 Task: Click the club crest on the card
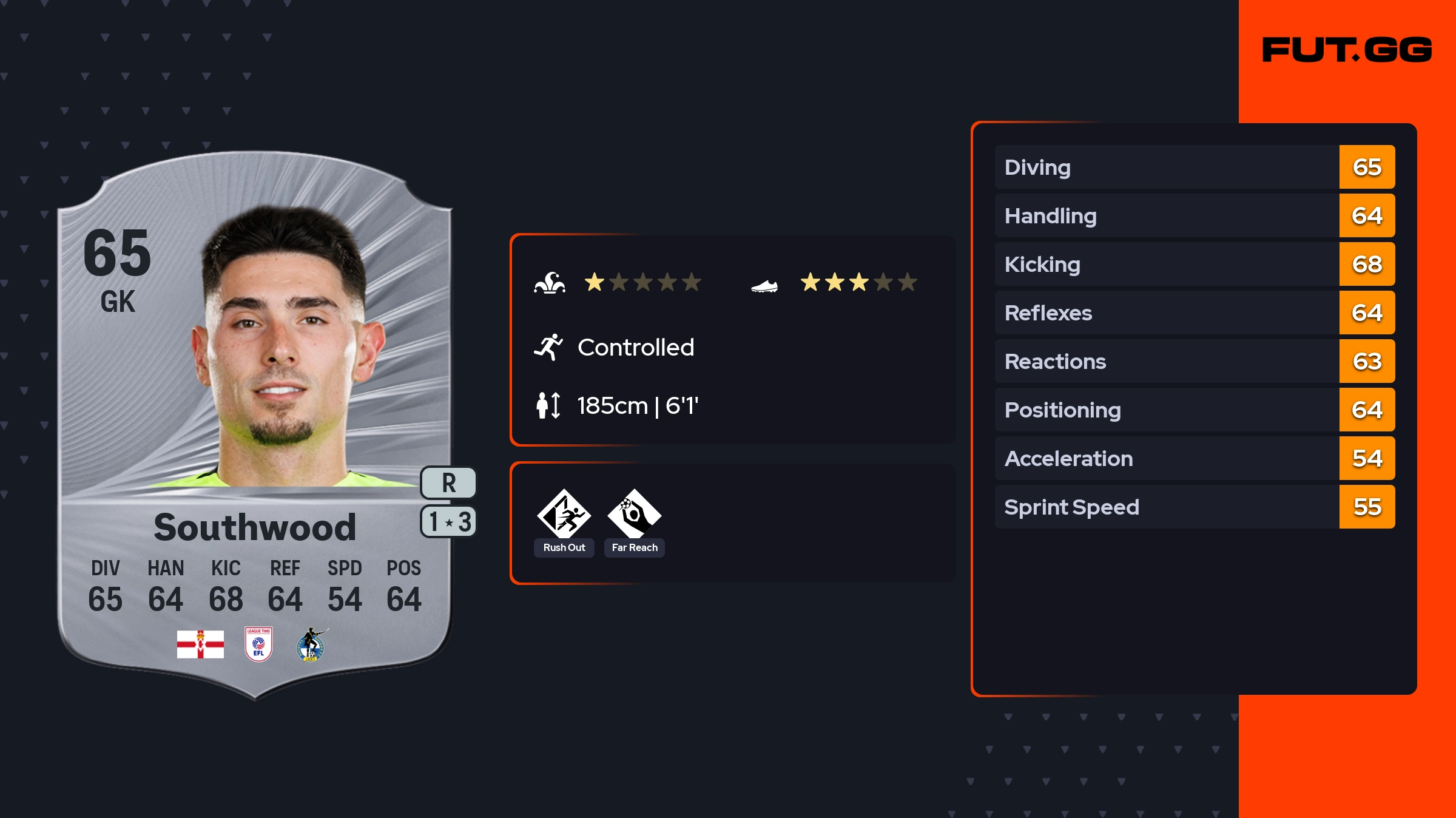[311, 644]
